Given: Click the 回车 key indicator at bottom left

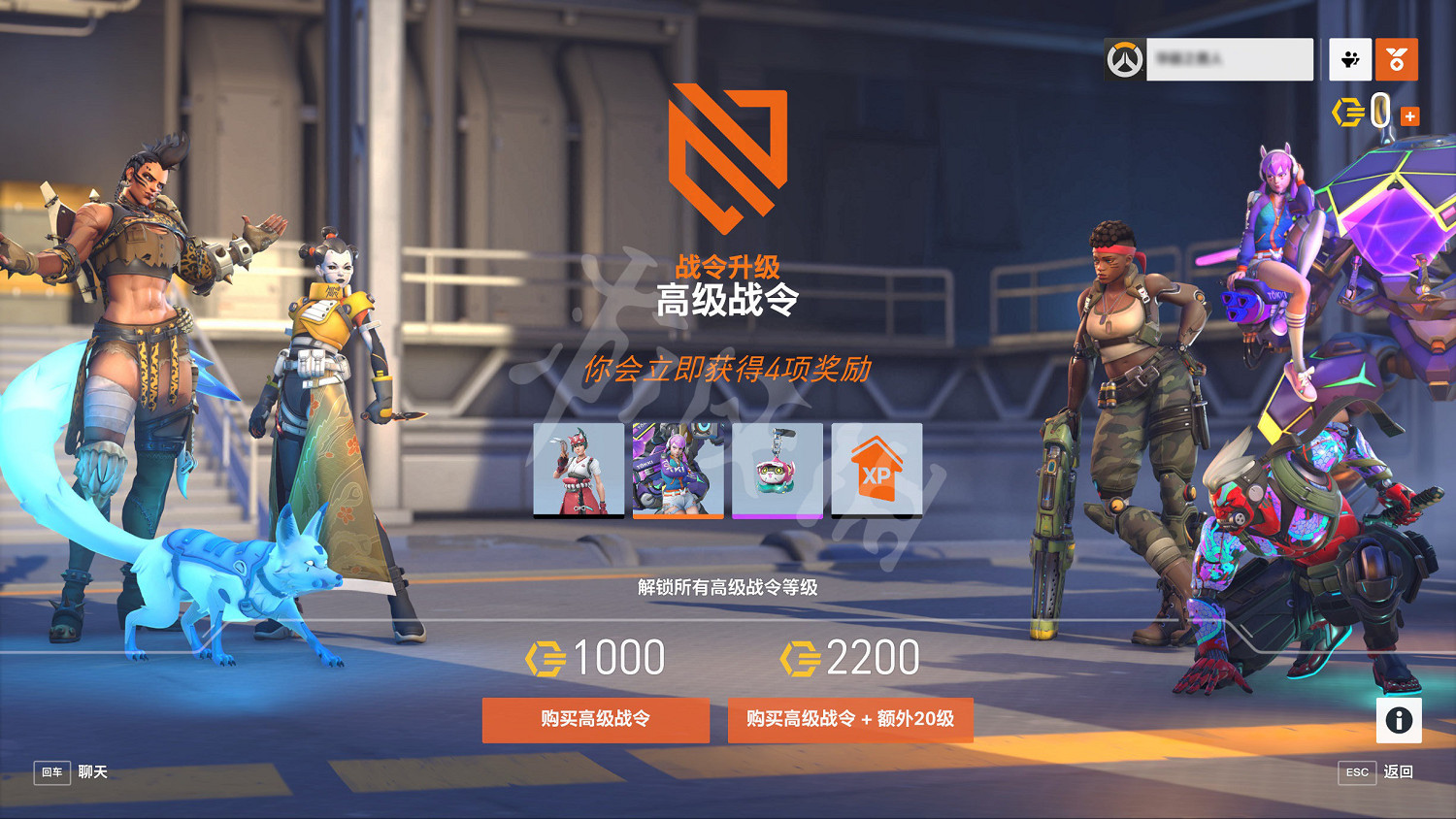Looking at the screenshot, I should [x=51, y=773].
